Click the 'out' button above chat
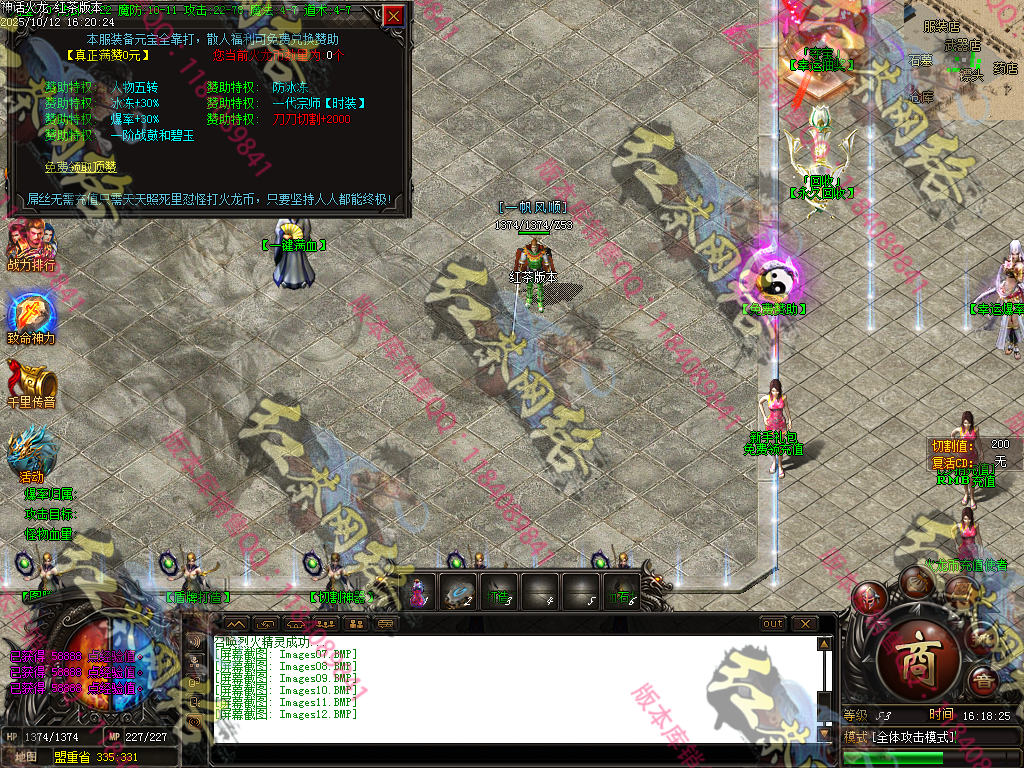 (772, 624)
